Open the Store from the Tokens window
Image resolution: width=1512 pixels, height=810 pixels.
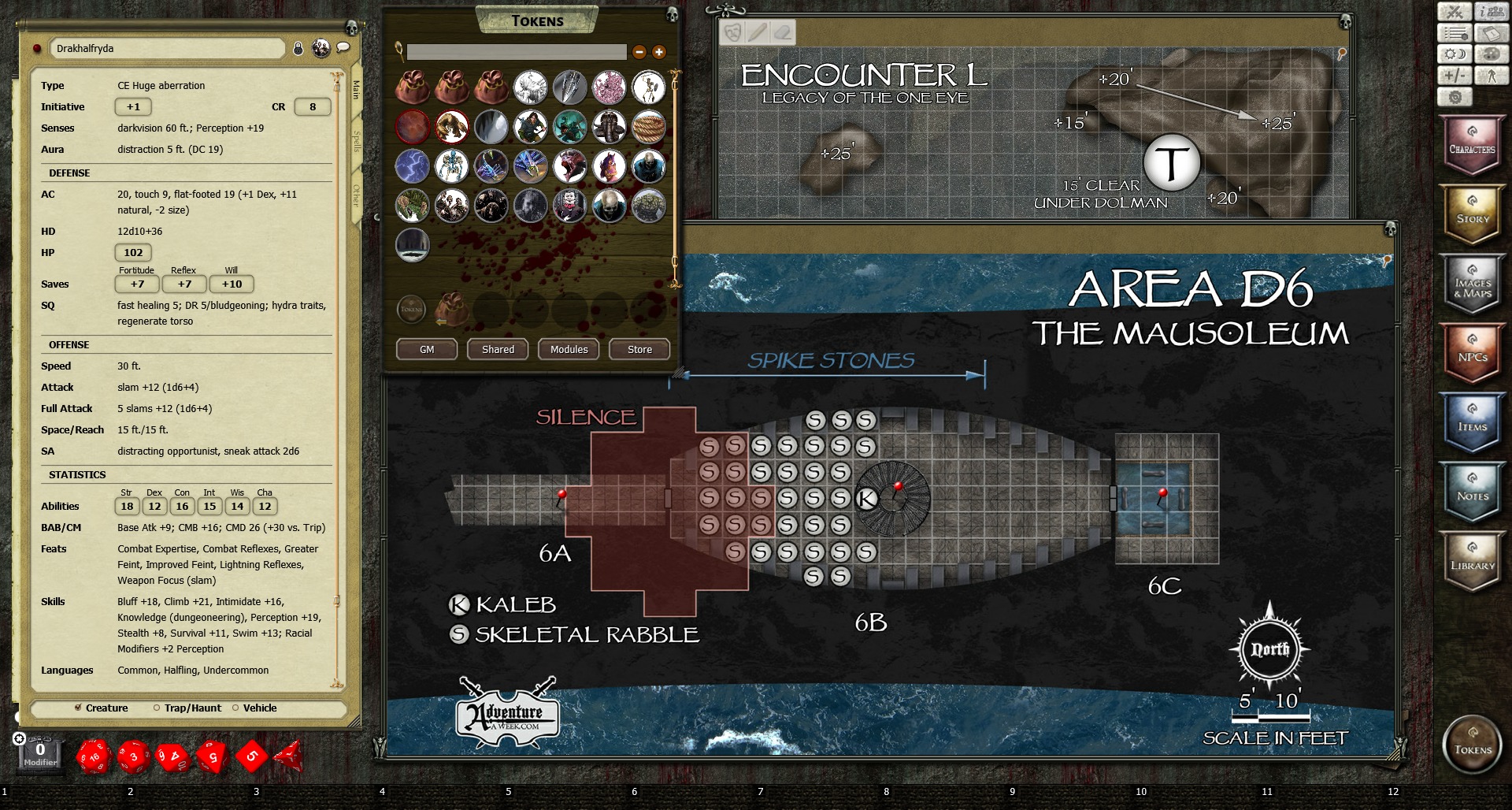coord(639,349)
